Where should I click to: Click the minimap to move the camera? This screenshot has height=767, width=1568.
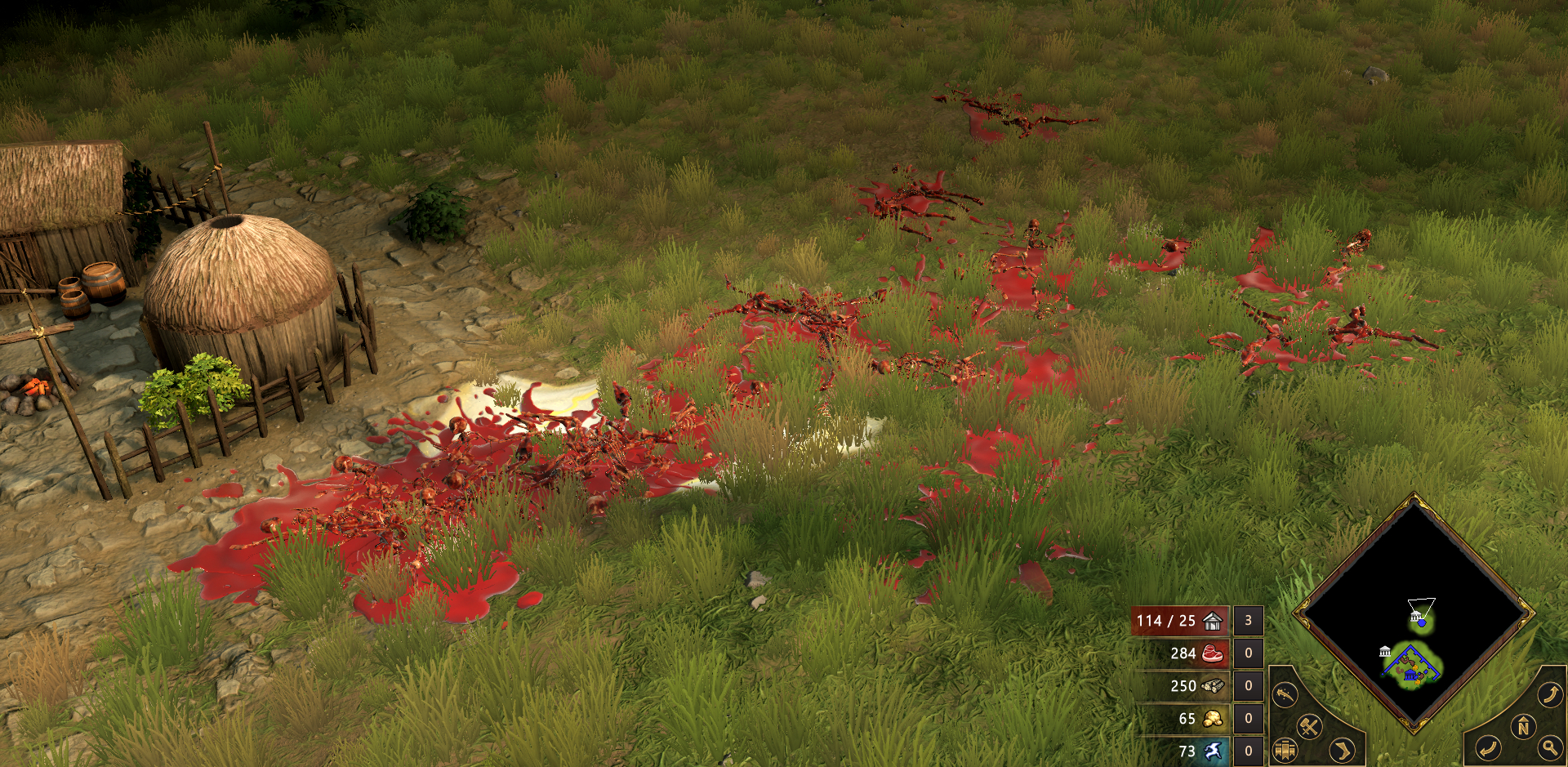click(x=1414, y=611)
